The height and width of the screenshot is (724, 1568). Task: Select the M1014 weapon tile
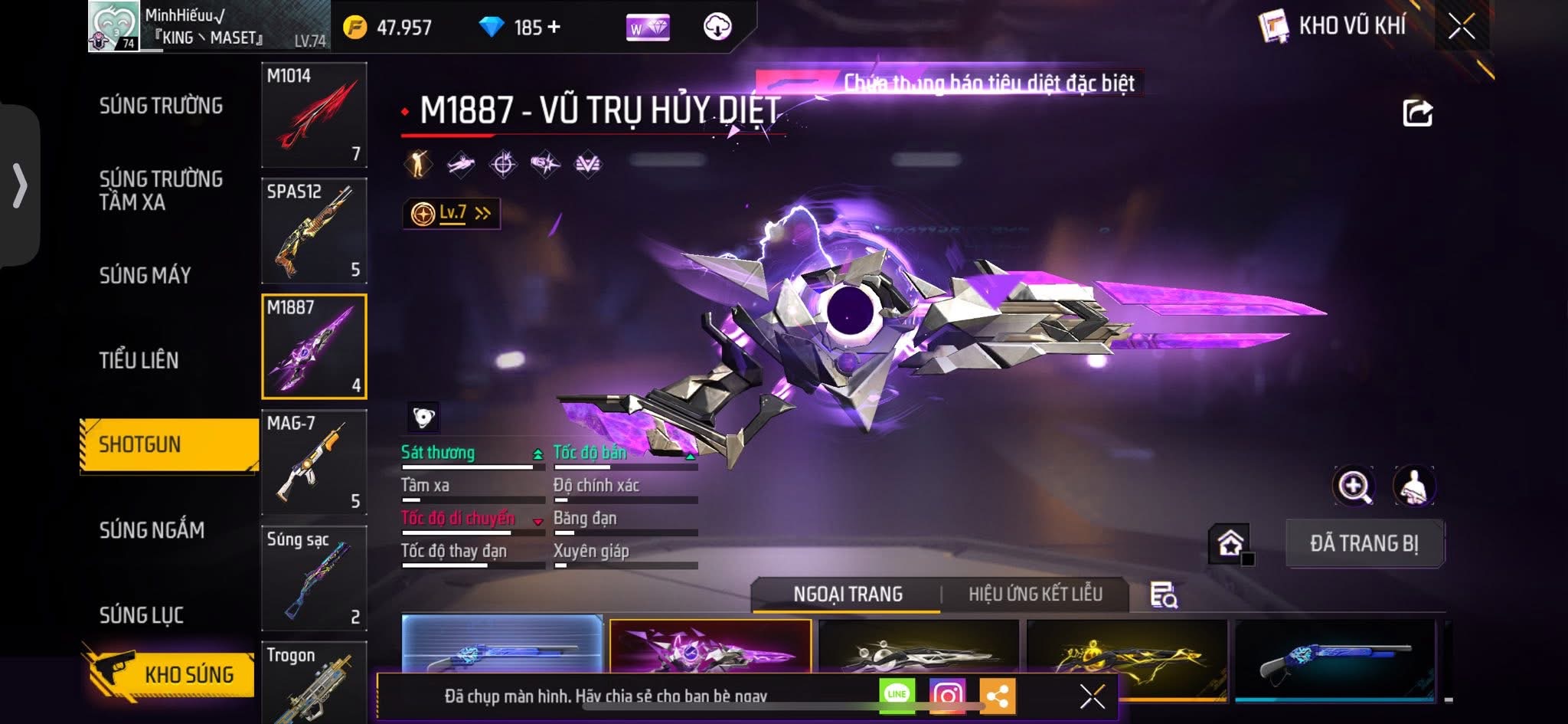click(x=314, y=115)
